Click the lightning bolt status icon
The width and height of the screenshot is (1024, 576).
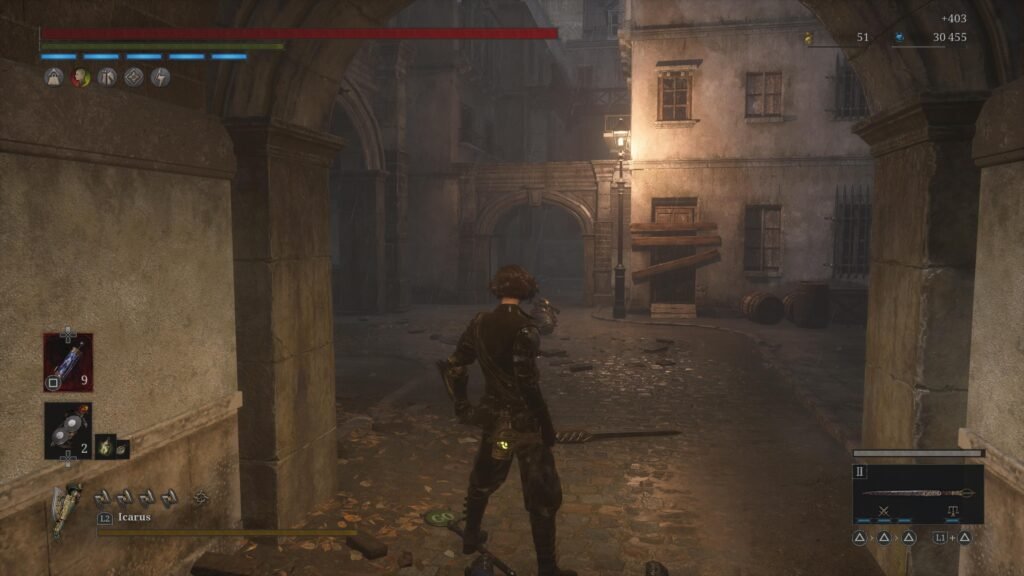coord(160,77)
